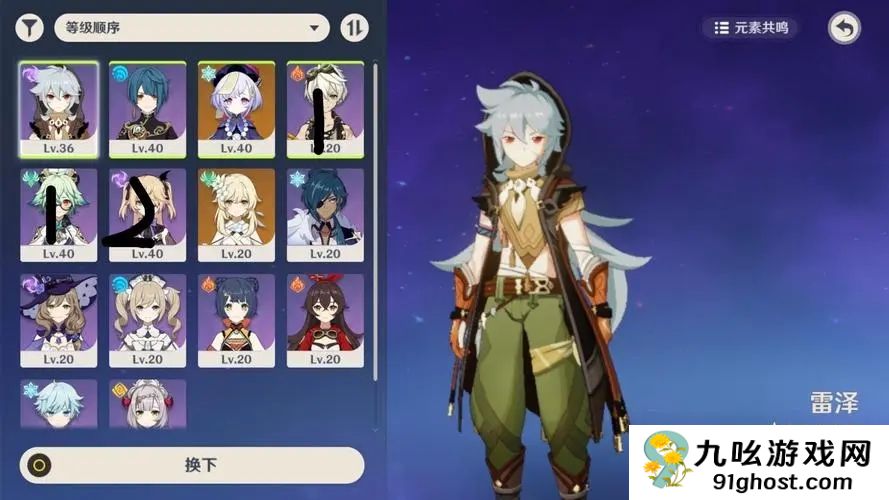The width and height of the screenshot is (889, 500).
Task: Select Chongyun's partially visible portrait
Action: coord(59,403)
